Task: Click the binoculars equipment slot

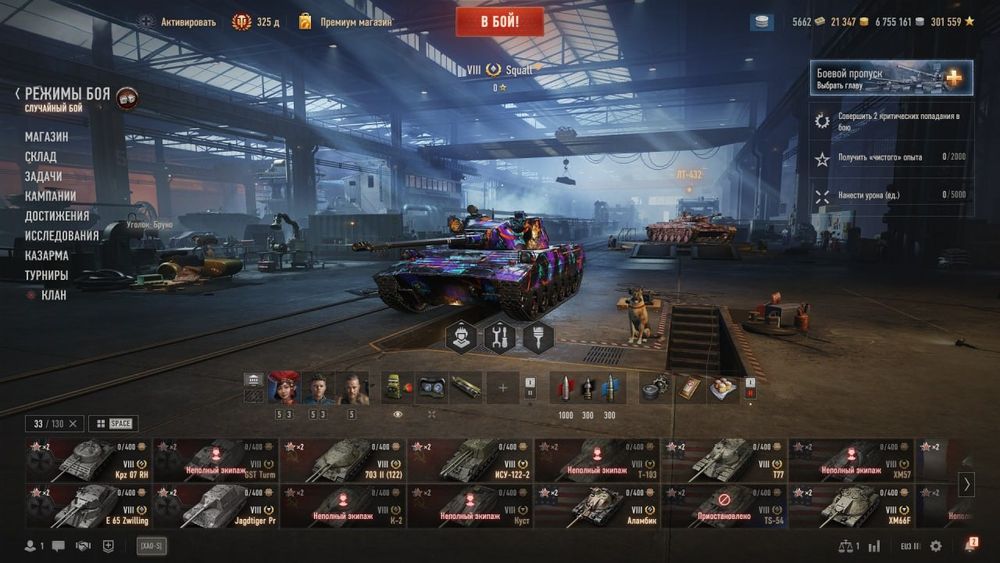Action: pos(432,387)
